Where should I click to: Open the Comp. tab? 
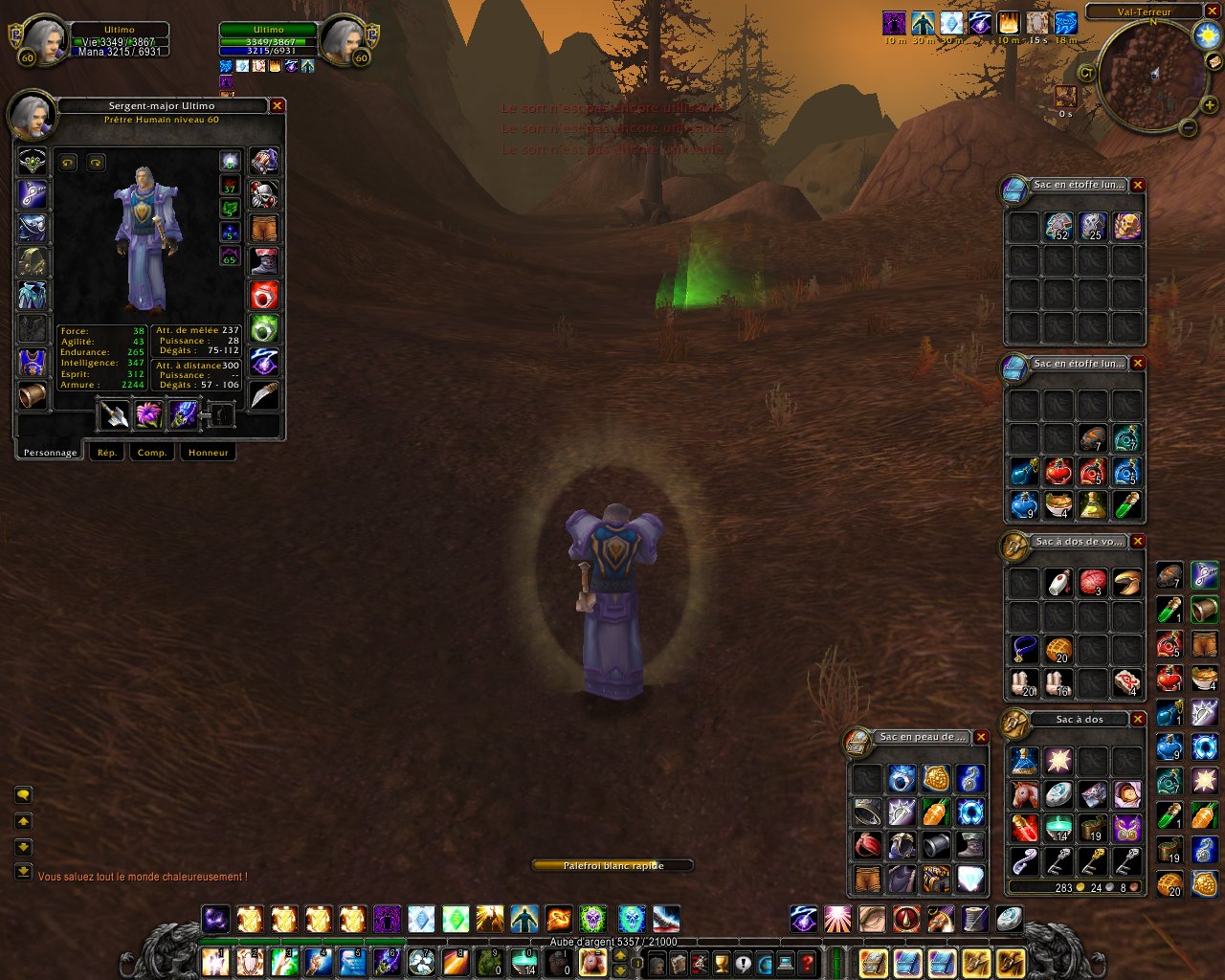tap(152, 452)
